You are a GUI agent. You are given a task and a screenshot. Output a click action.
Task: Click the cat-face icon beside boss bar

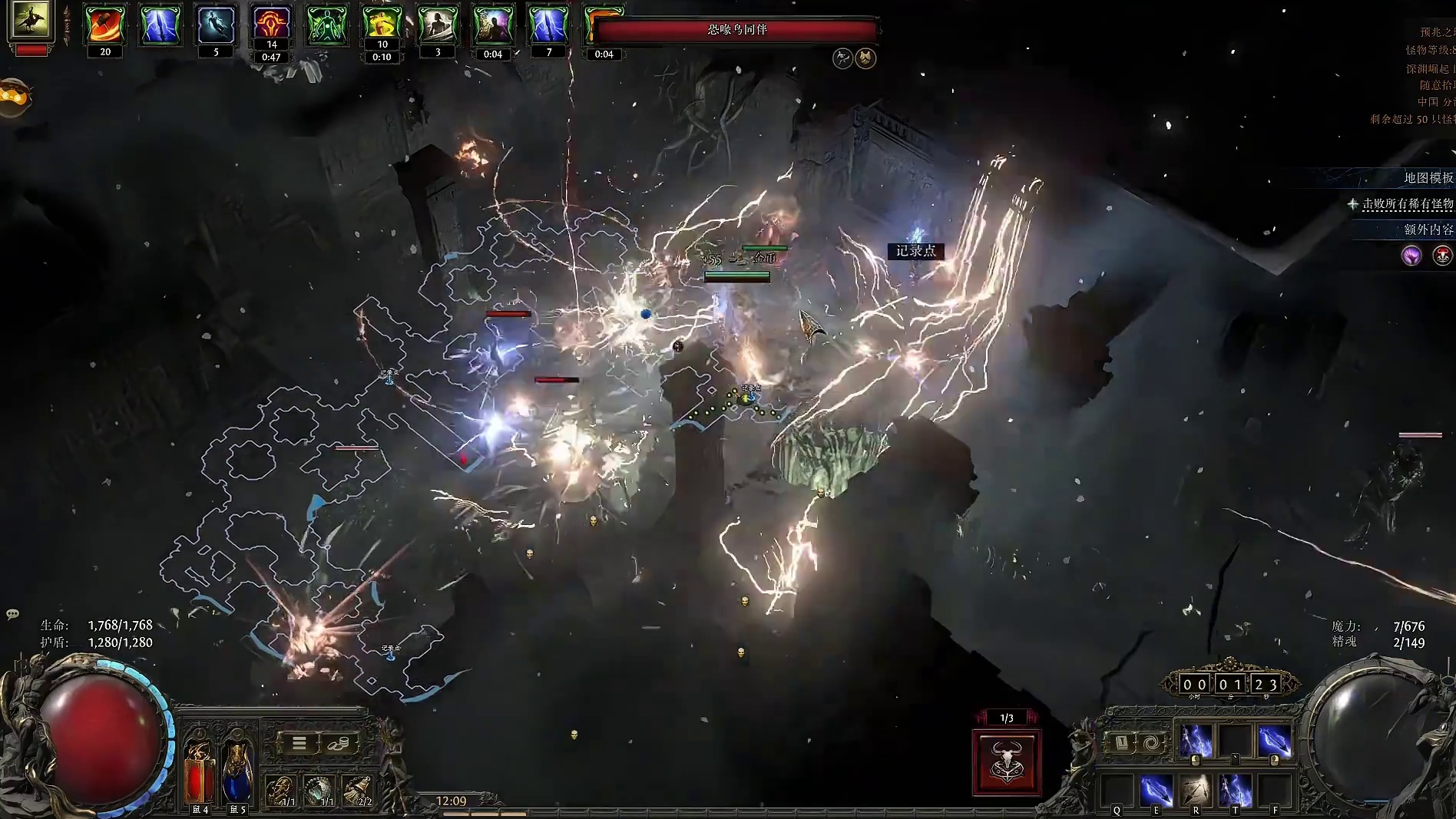click(x=866, y=58)
